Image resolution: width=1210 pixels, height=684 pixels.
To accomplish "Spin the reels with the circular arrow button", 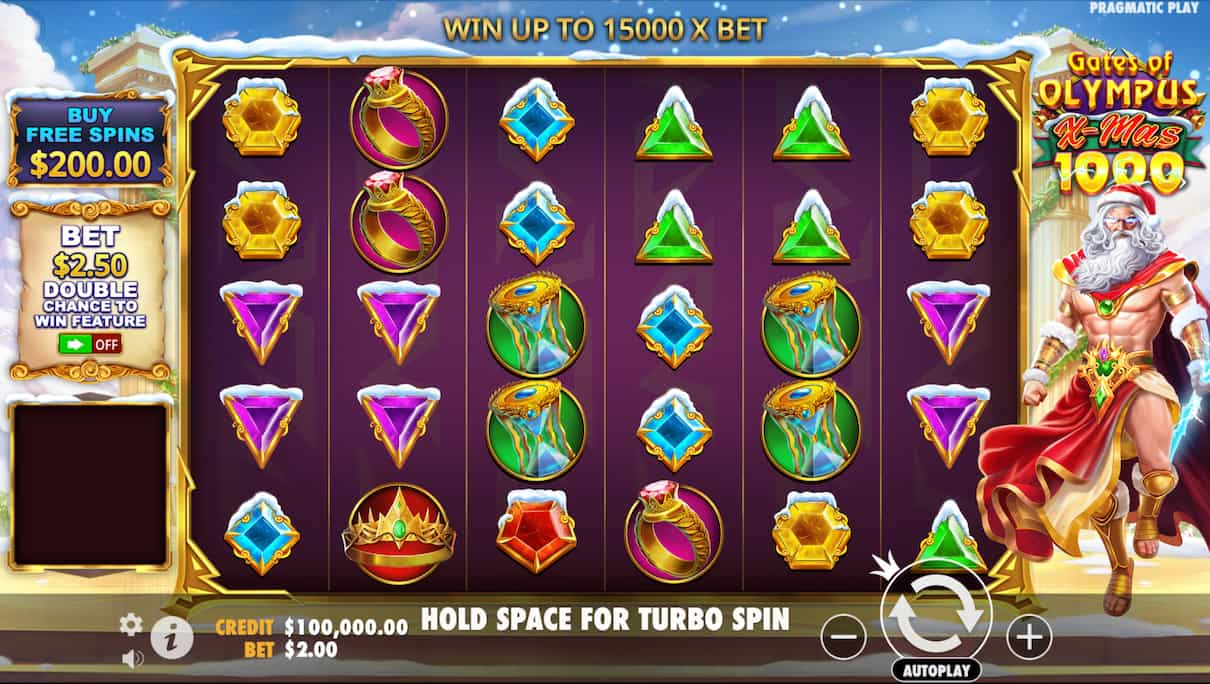I will [935, 614].
